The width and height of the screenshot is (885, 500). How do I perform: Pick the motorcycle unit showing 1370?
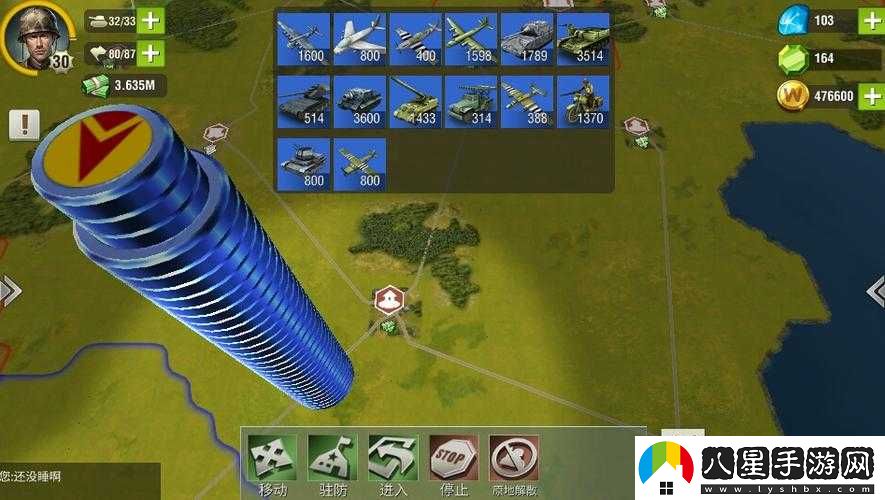coord(583,101)
